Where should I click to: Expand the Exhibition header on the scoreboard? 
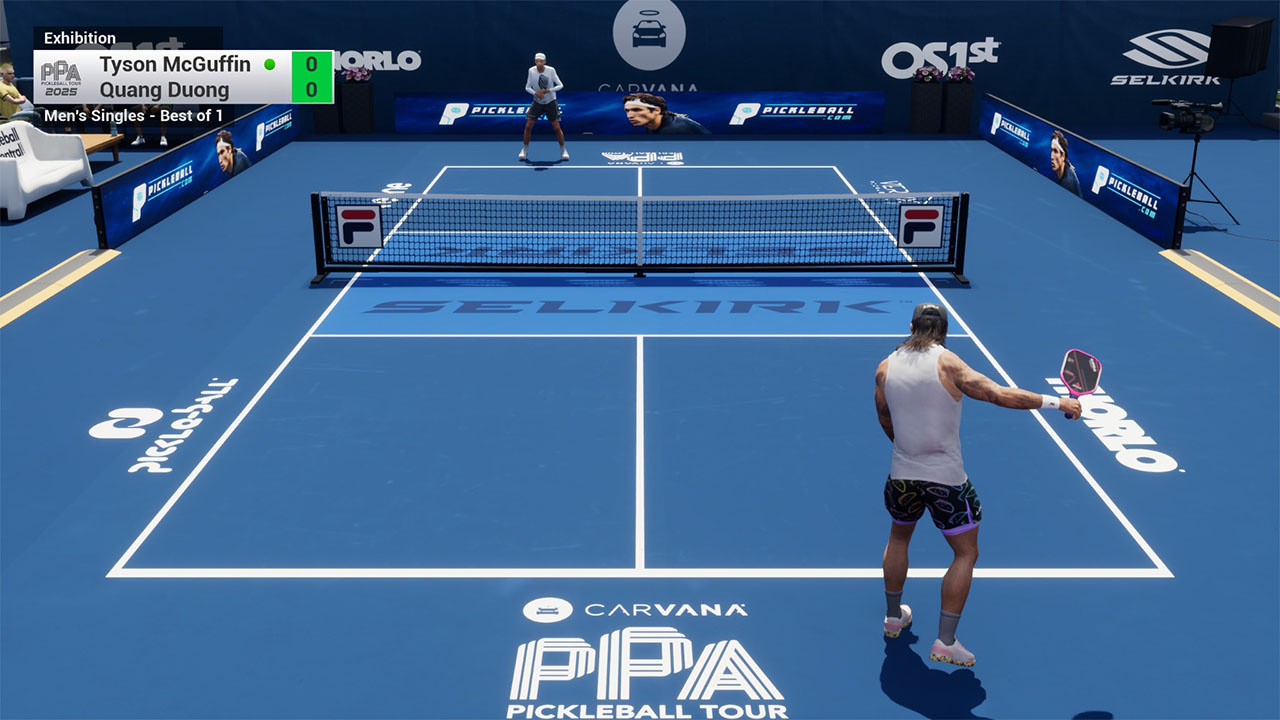(82, 37)
